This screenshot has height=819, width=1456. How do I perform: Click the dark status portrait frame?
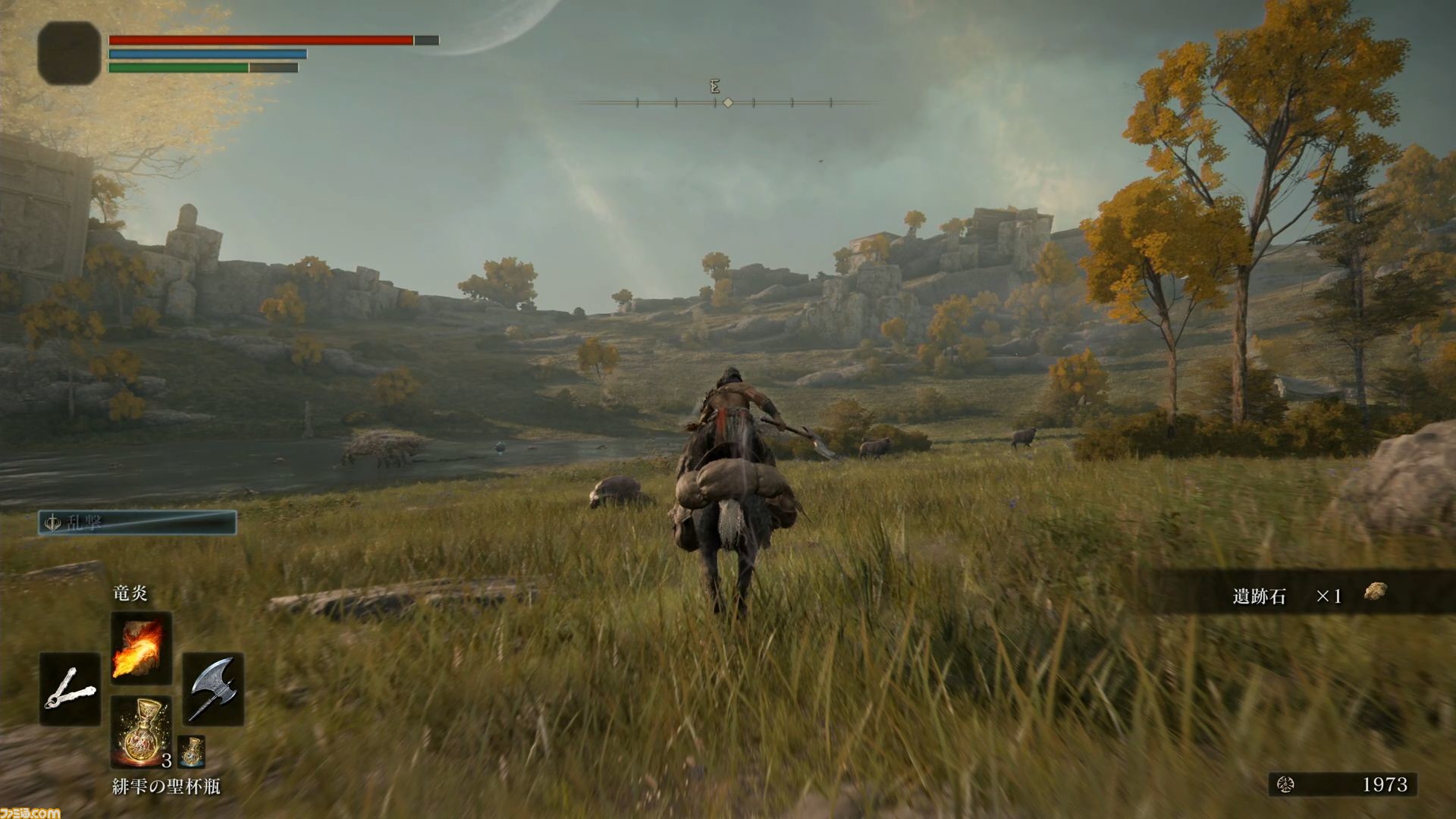(69, 52)
